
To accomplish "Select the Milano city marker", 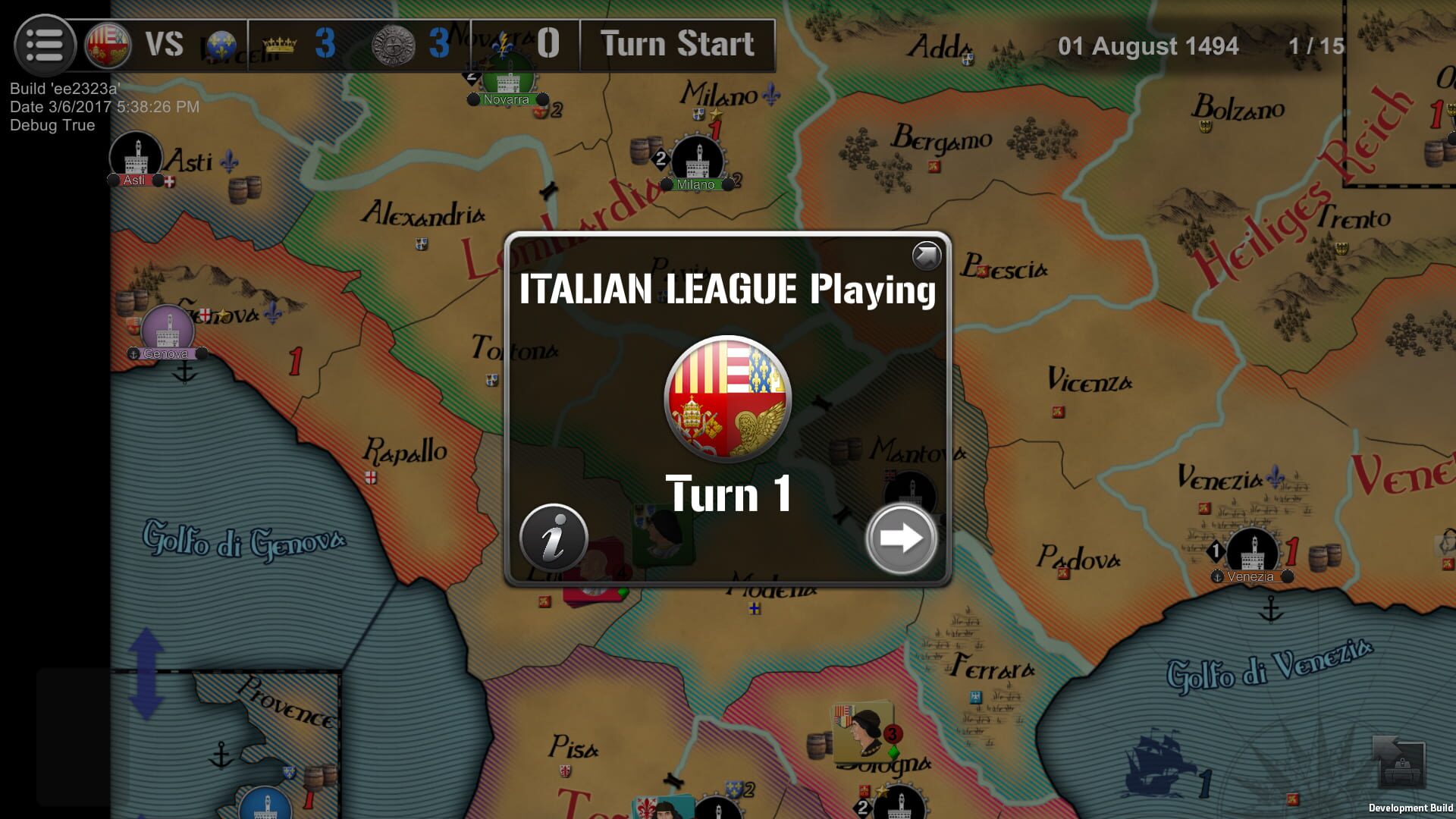I will pos(698,159).
